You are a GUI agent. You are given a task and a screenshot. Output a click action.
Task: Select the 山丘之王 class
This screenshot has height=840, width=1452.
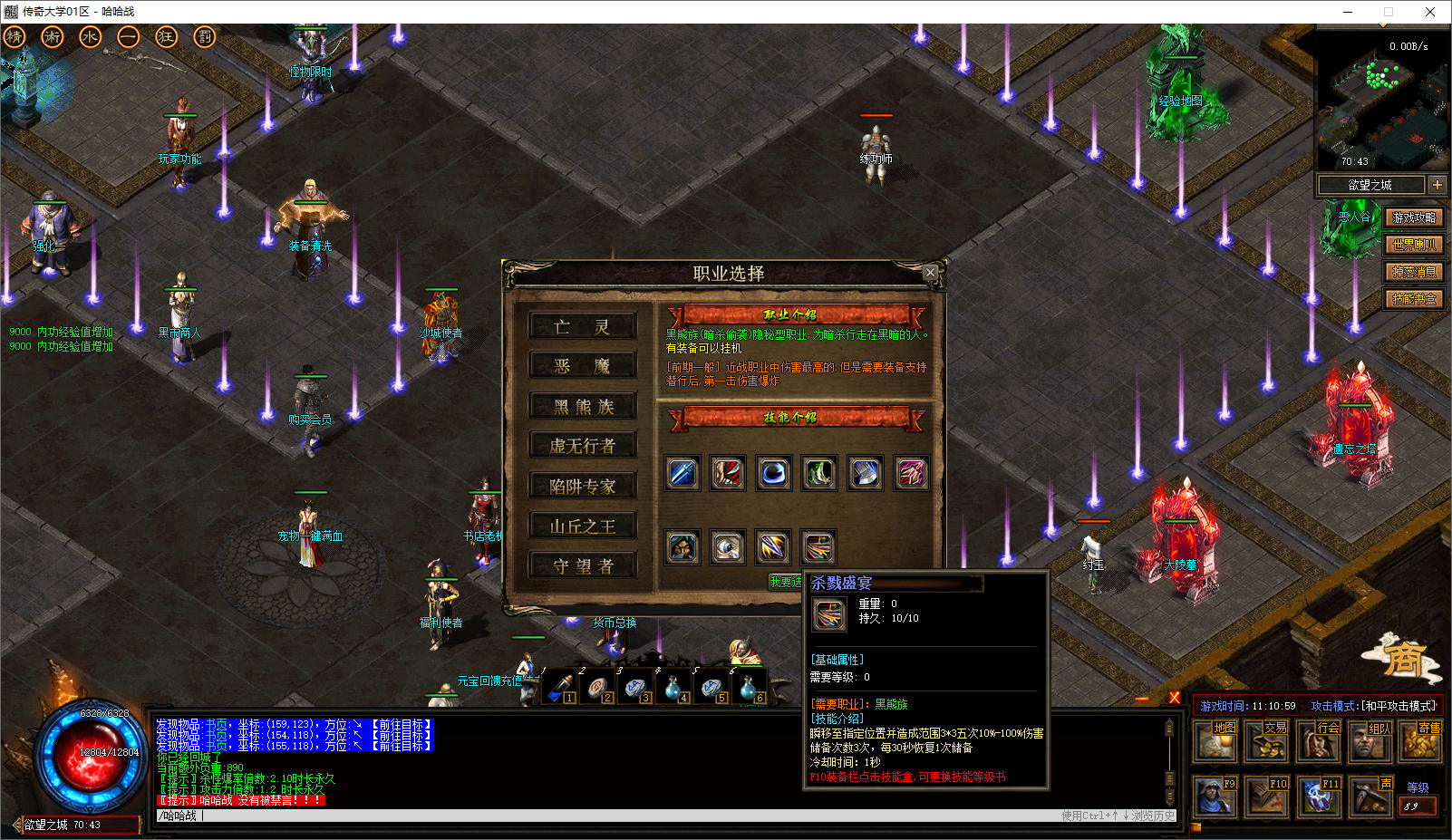[x=583, y=526]
